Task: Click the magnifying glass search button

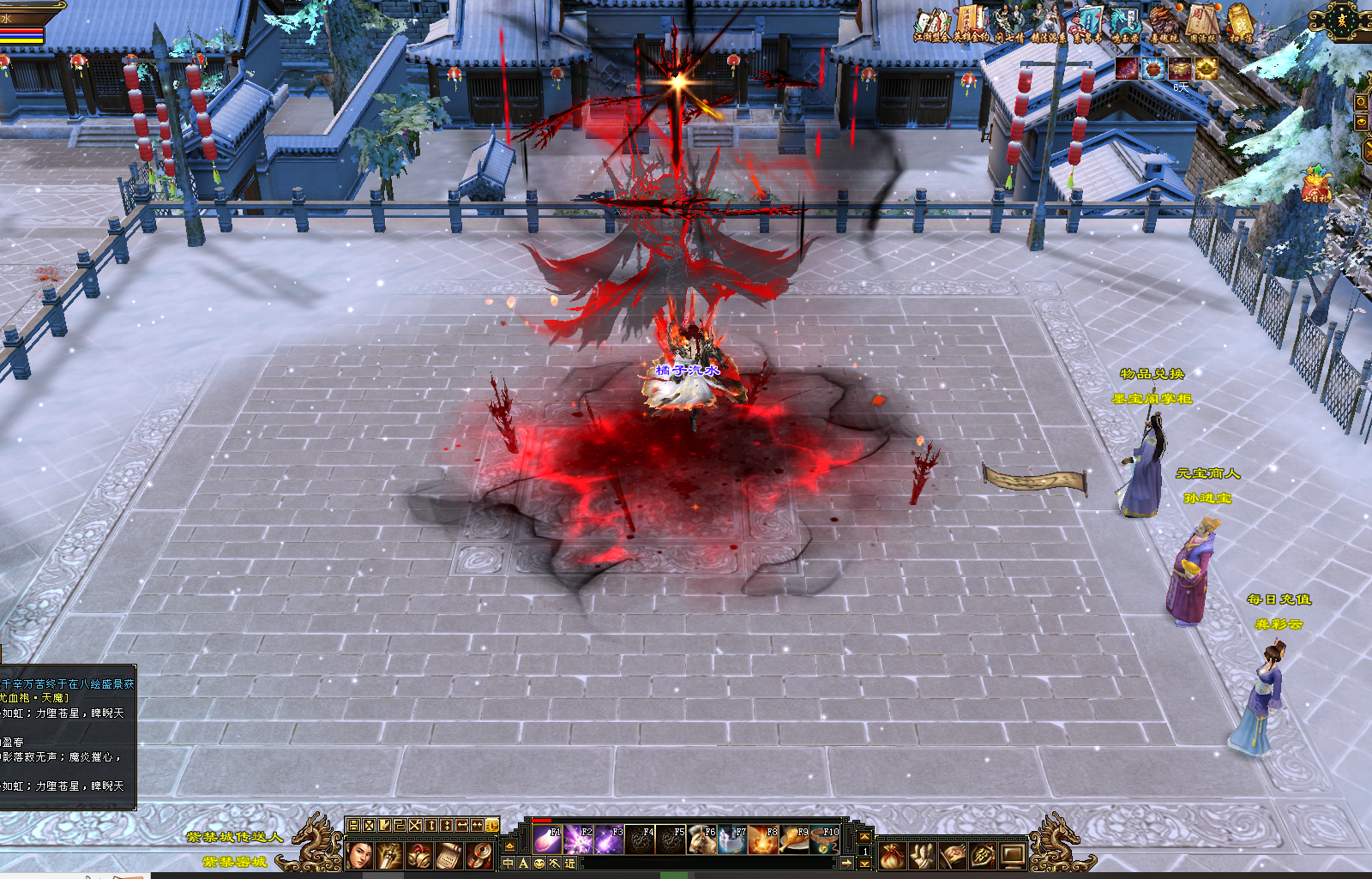Action: 1361,102
